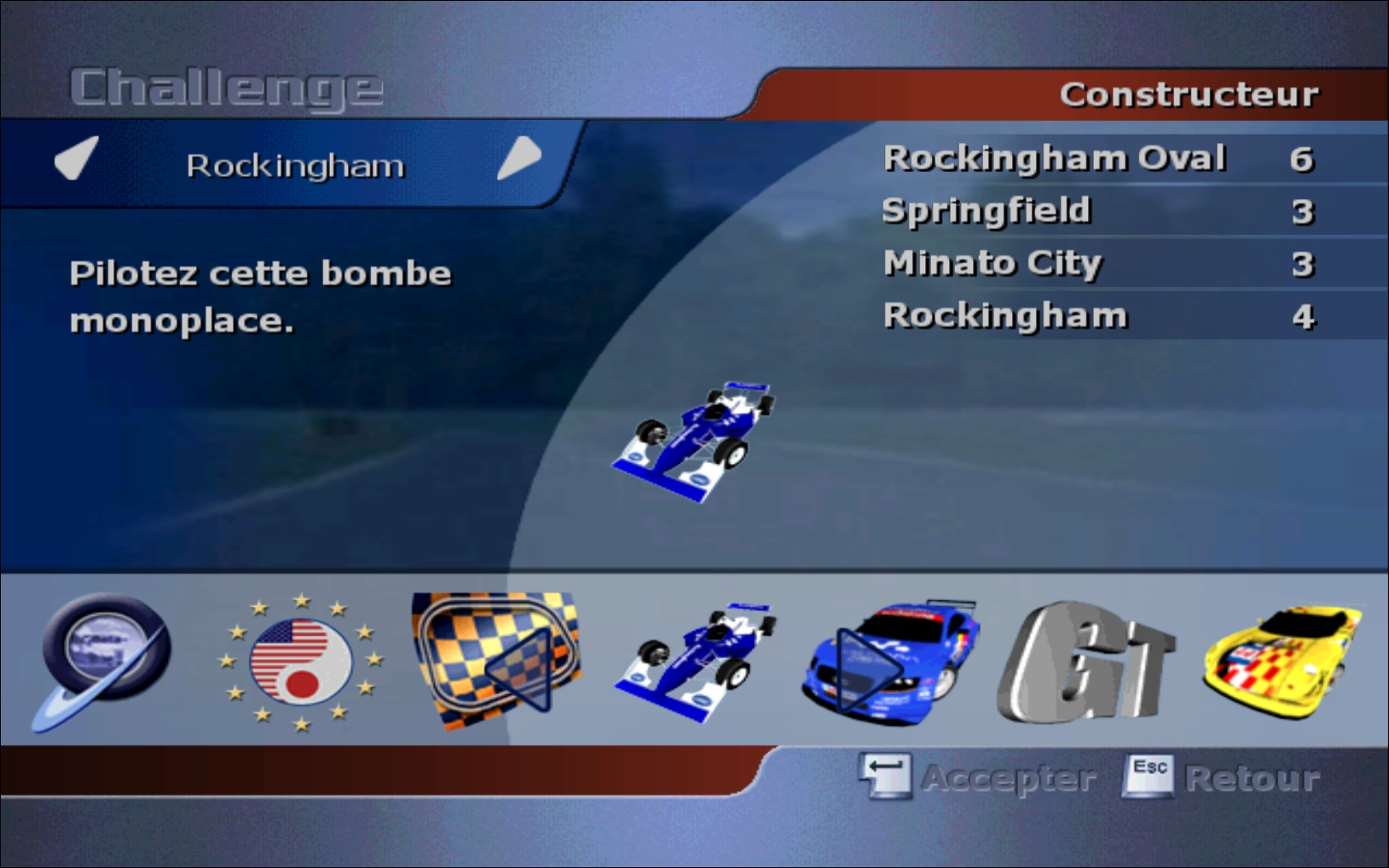Viewport: 1389px width, 868px height.
Task: Confirm with the Accepter button
Action: coord(979,777)
